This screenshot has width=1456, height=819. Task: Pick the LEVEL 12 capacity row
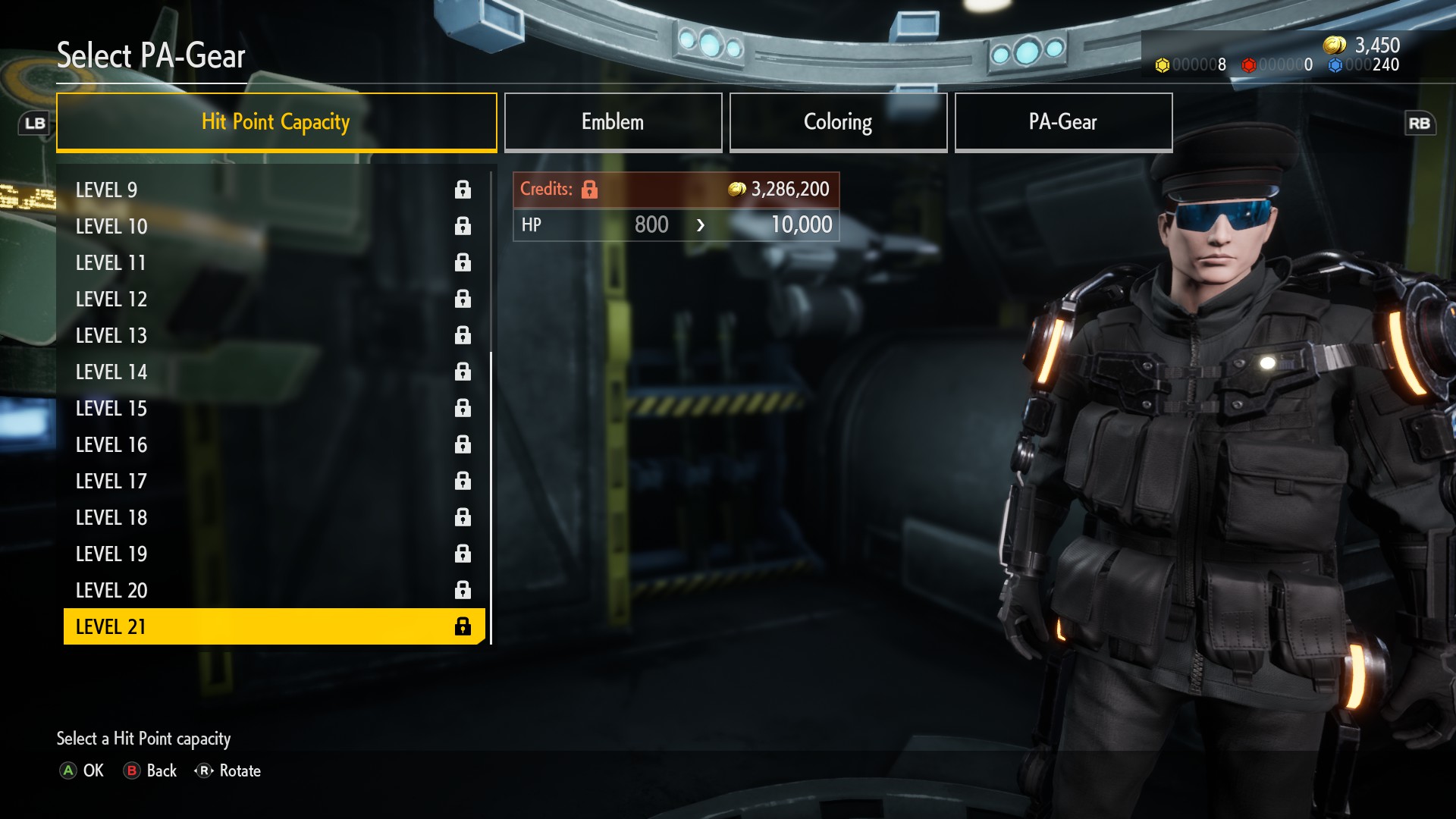click(273, 299)
